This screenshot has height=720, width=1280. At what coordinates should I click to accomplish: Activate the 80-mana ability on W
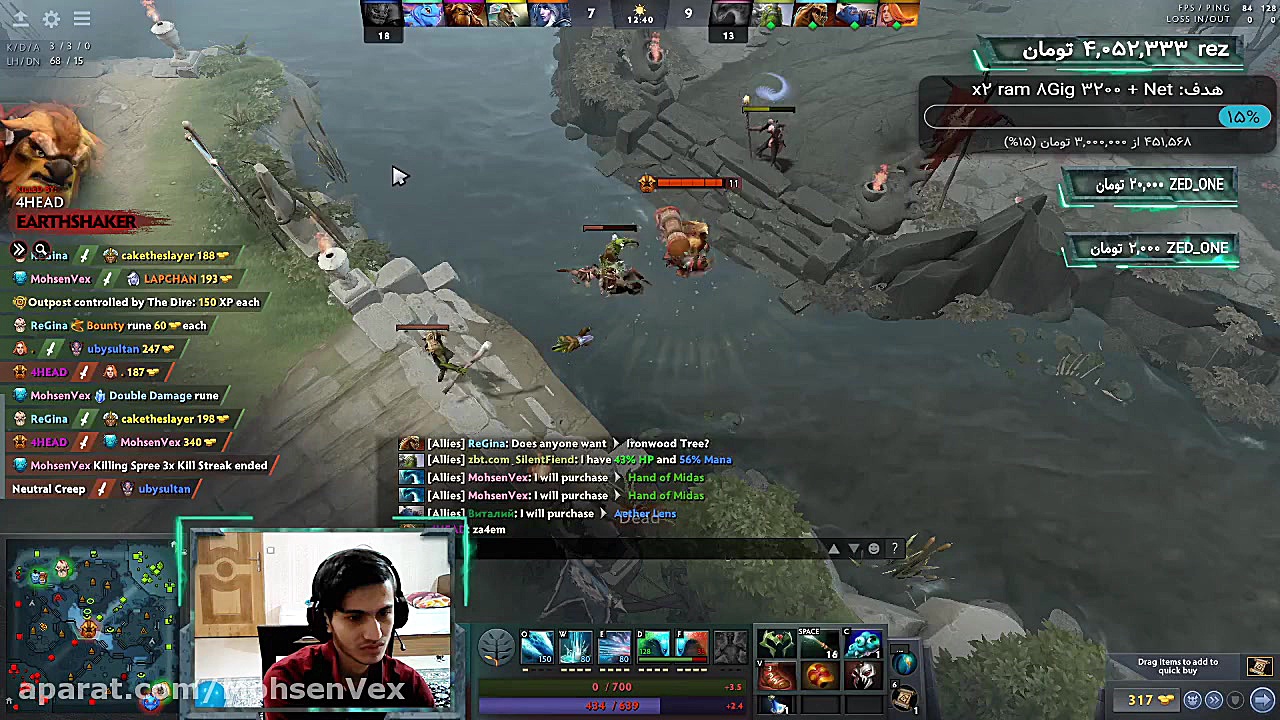click(x=575, y=647)
